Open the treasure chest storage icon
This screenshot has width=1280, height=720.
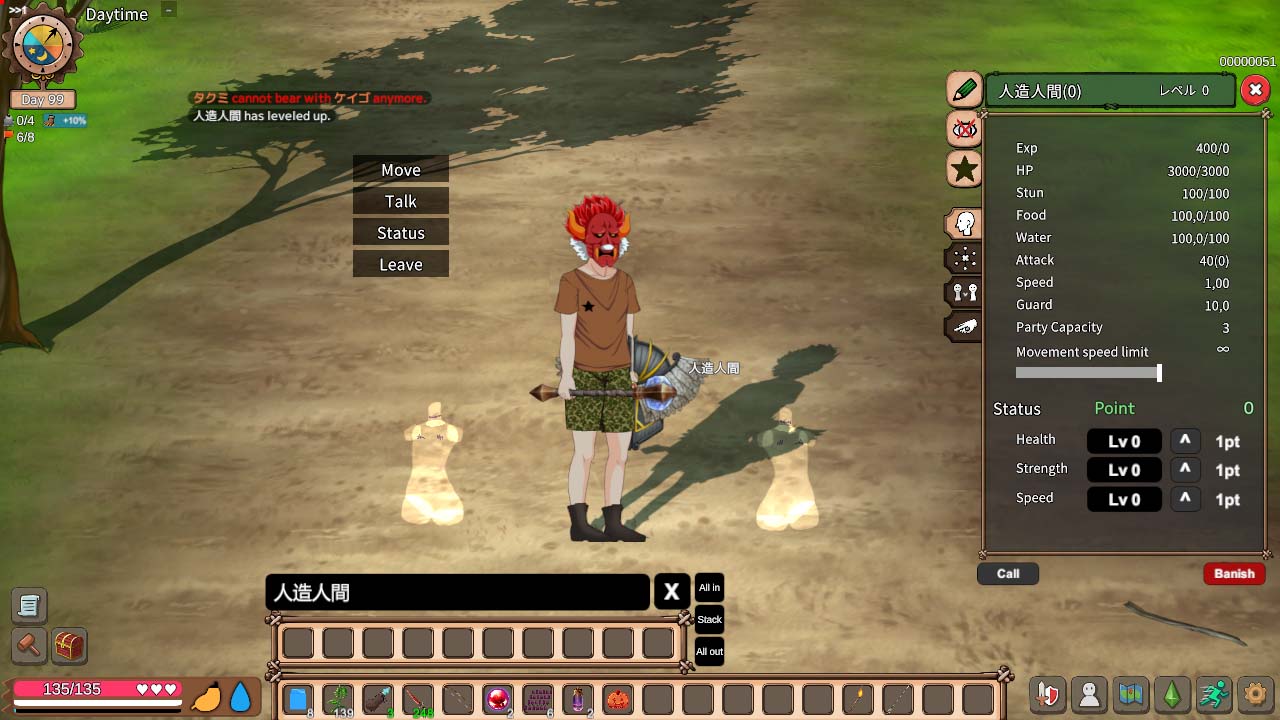coord(67,647)
